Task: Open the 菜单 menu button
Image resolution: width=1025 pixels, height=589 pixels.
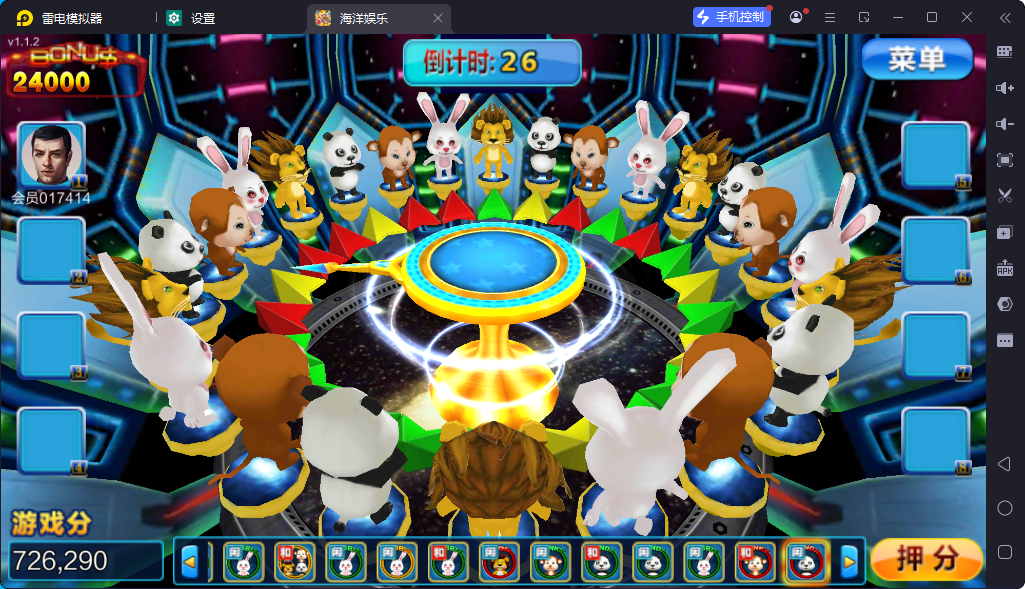Action: pyautogui.click(x=916, y=60)
